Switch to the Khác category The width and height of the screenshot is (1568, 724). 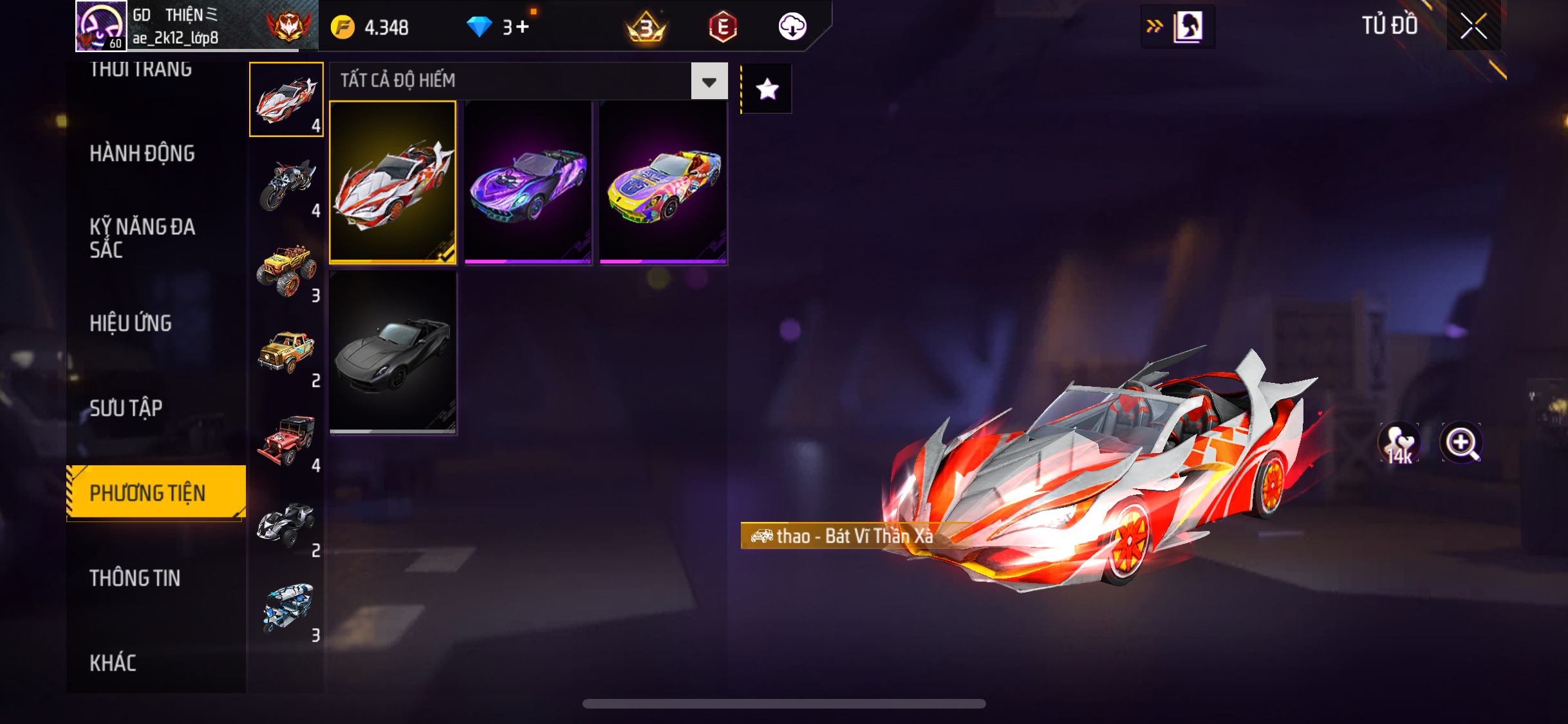(x=113, y=663)
